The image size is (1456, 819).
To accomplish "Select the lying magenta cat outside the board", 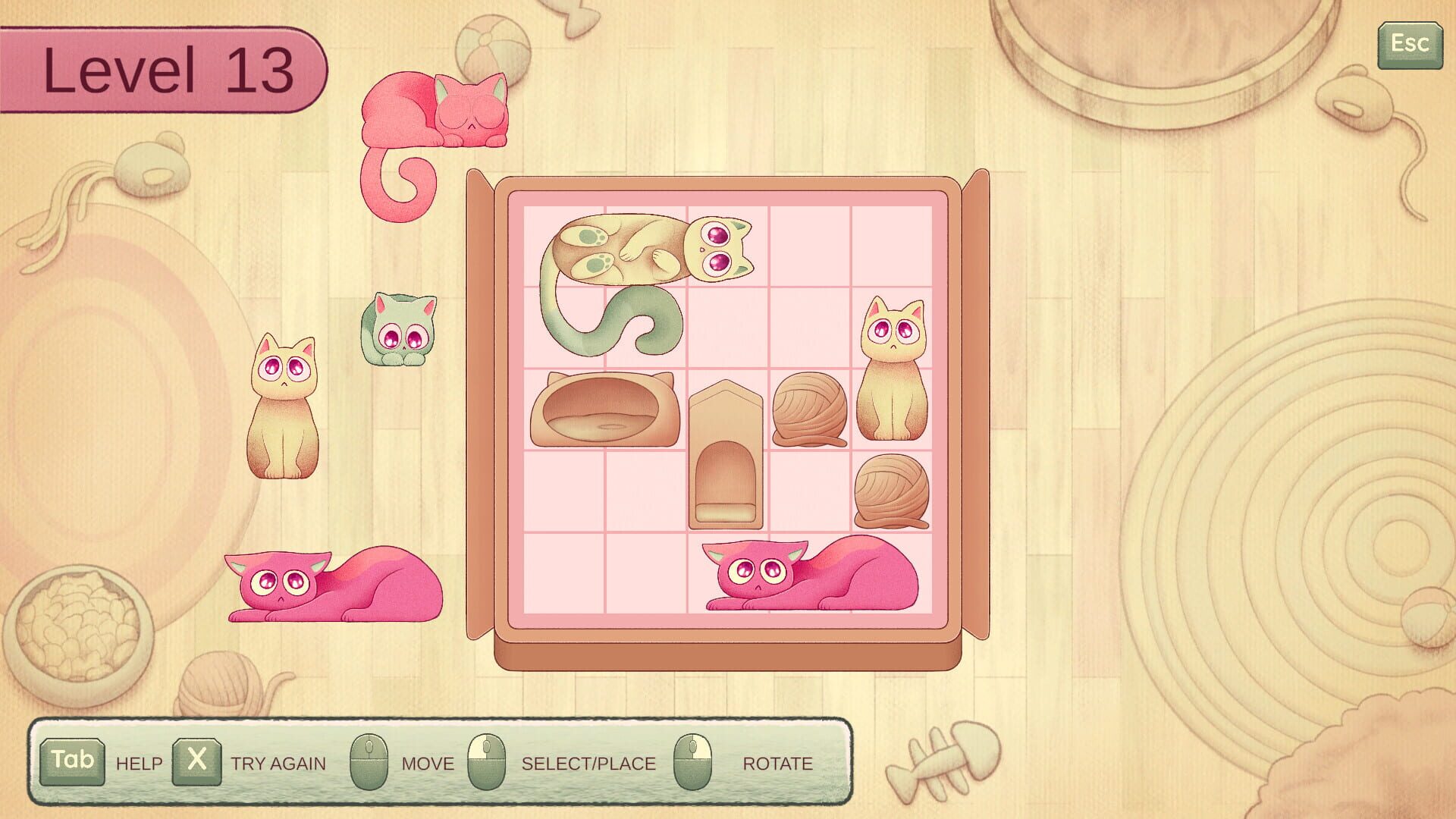I will click(x=330, y=588).
